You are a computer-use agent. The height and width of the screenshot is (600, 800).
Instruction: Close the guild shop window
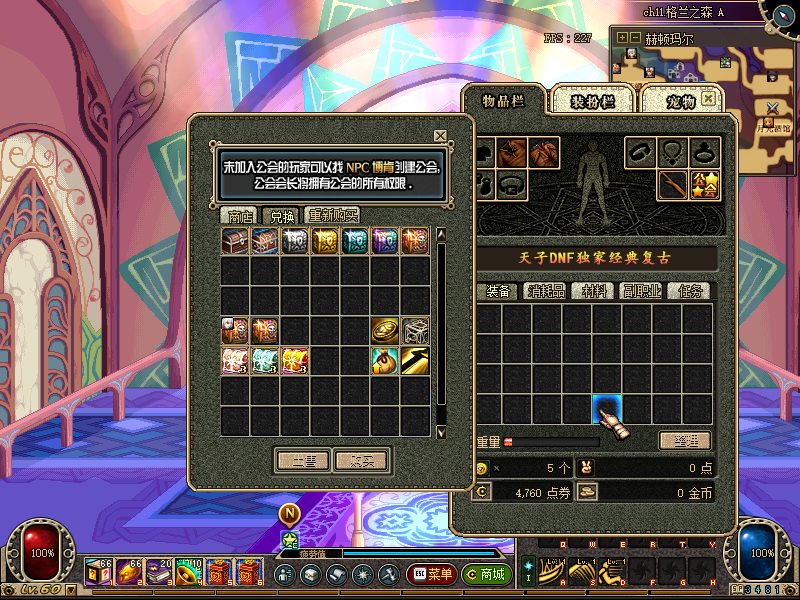(x=440, y=136)
